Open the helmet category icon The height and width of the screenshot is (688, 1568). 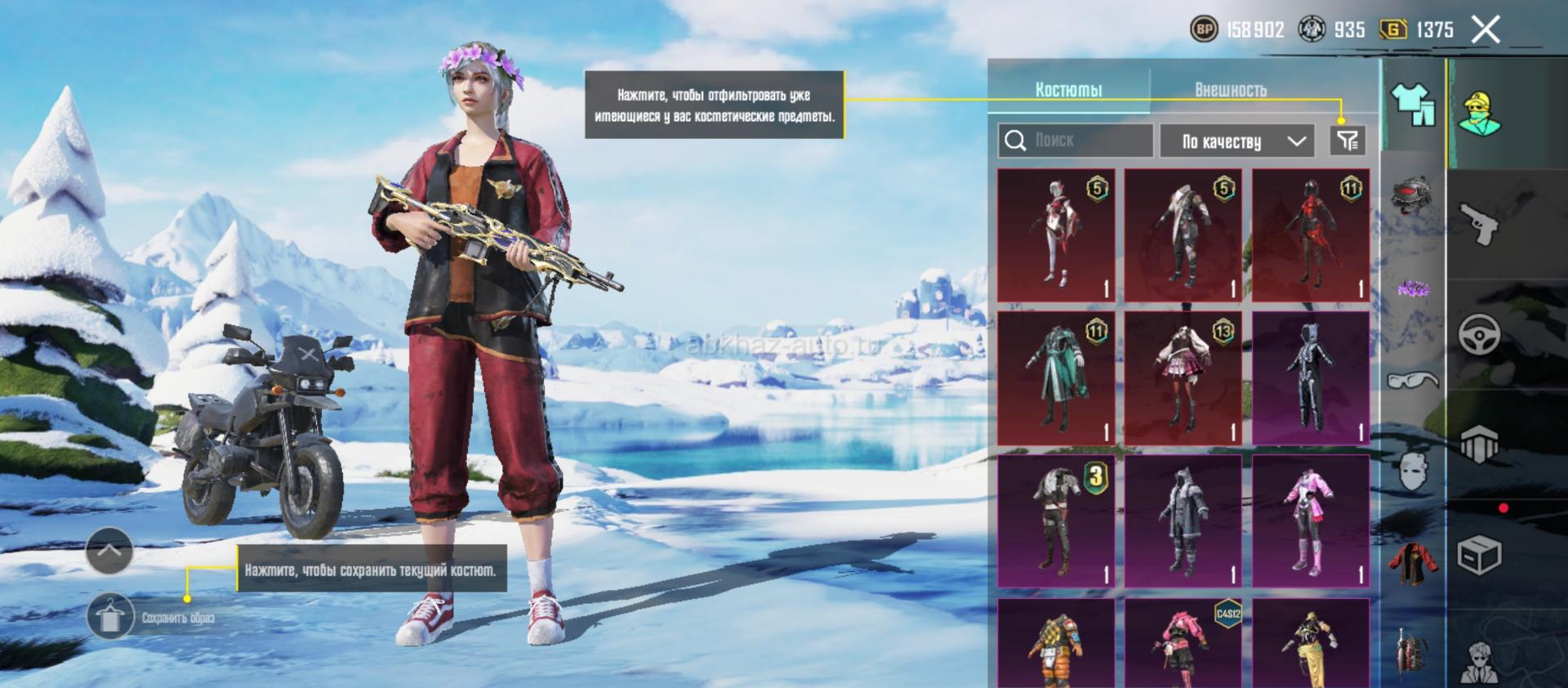[1414, 196]
